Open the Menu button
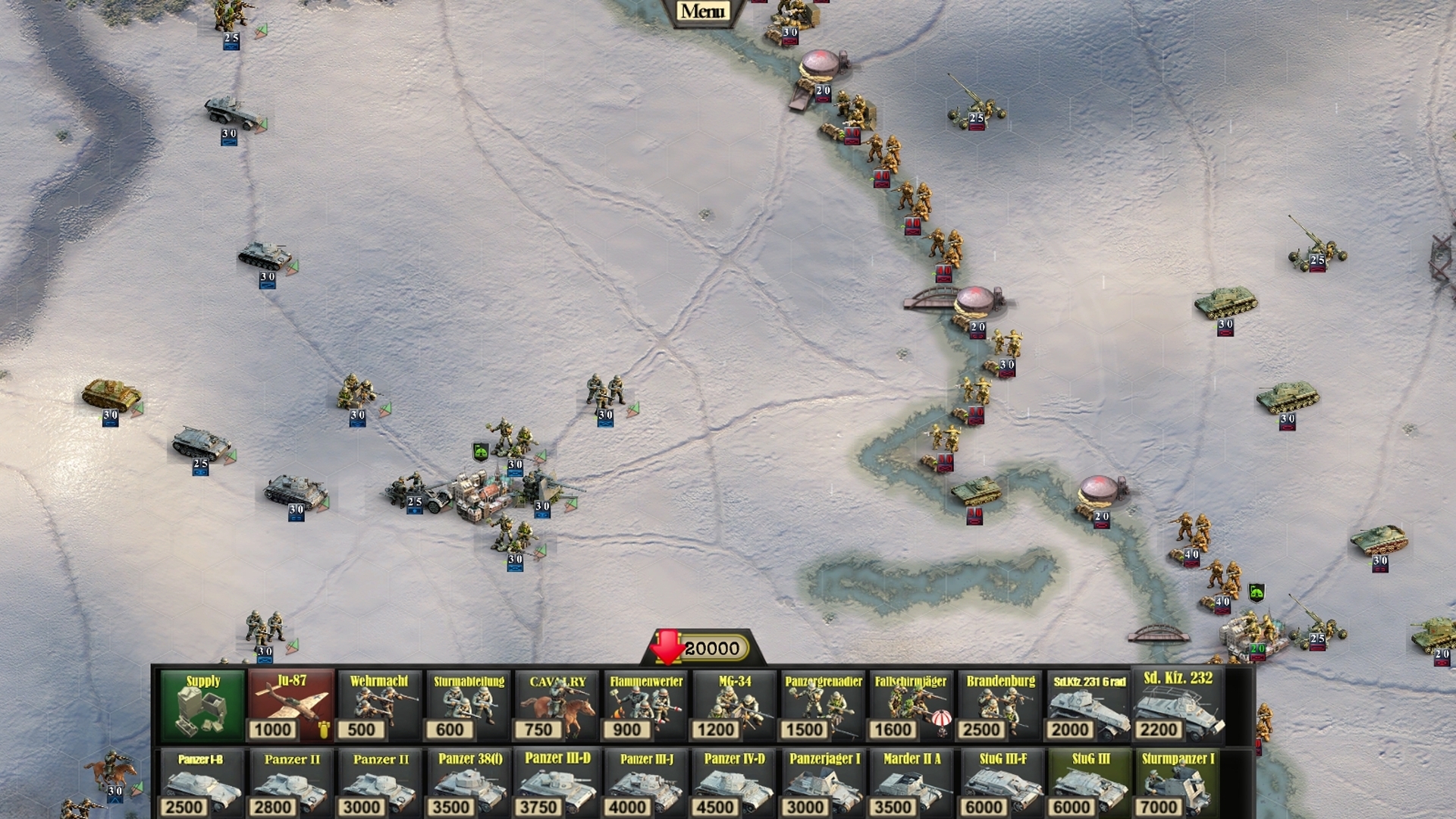This screenshot has height=819, width=1456. [702, 11]
